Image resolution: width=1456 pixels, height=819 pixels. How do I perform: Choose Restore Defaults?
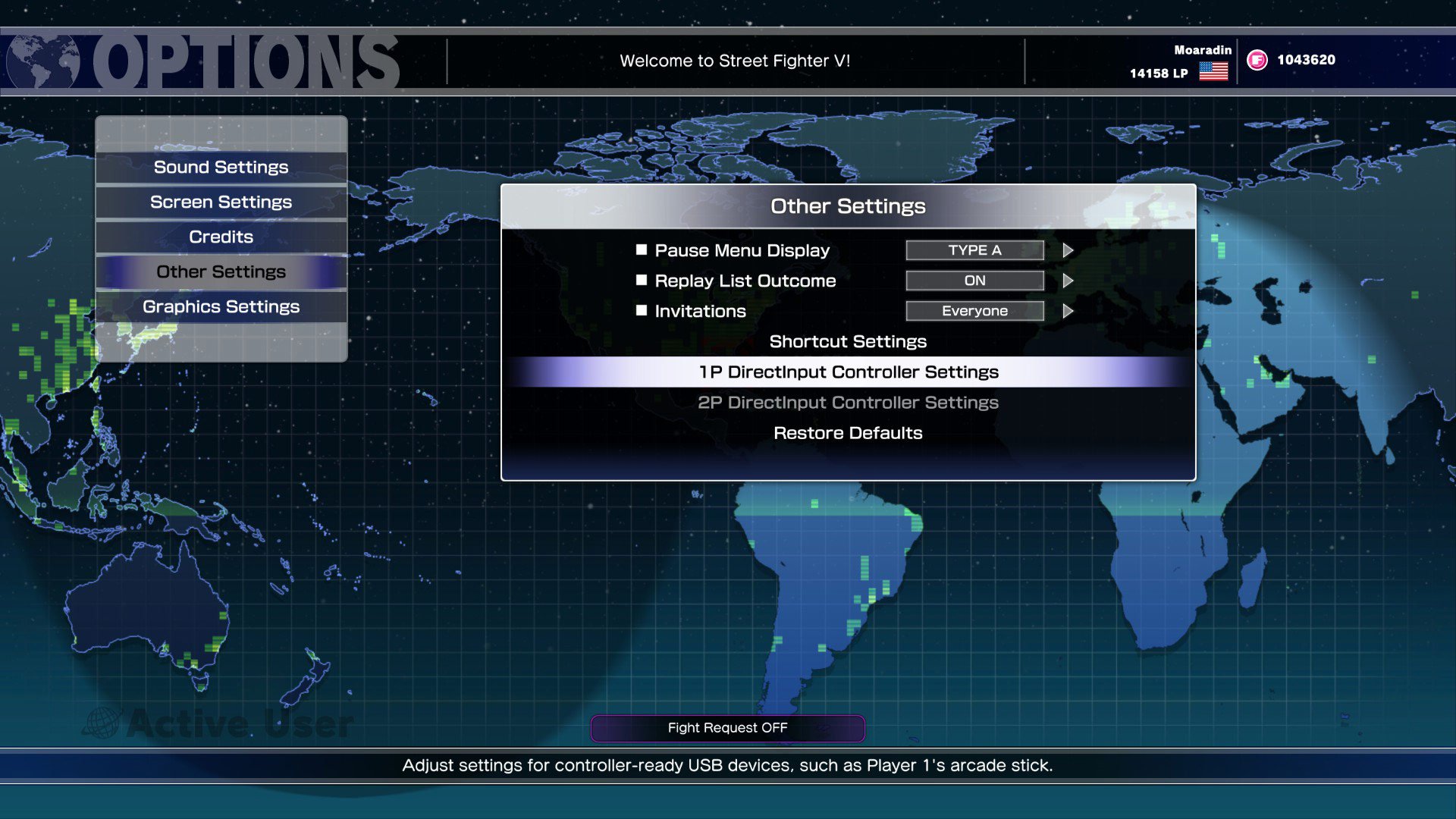848,433
